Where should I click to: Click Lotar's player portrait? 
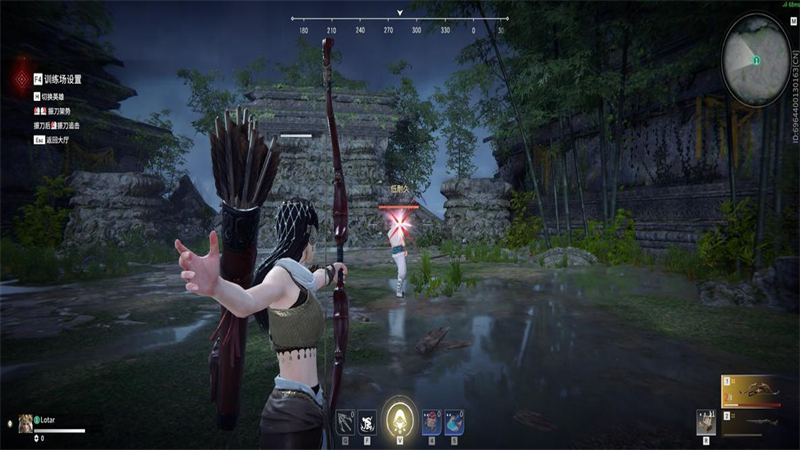[x=25, y=423]
